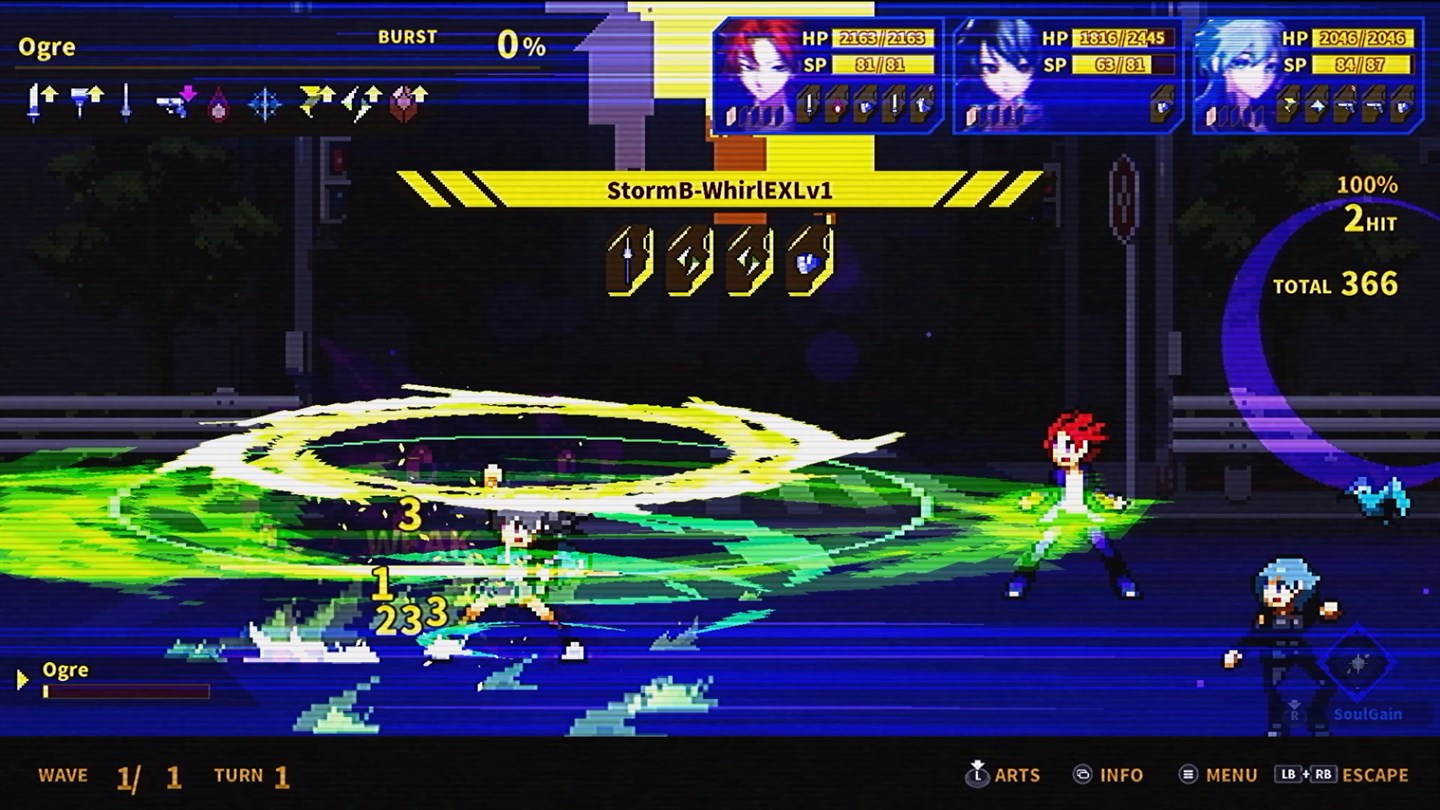Choose ESCAPE from battle
Image resolution: width=1440 pixels, height=810 pixels.
click(x=1341, y=775)
